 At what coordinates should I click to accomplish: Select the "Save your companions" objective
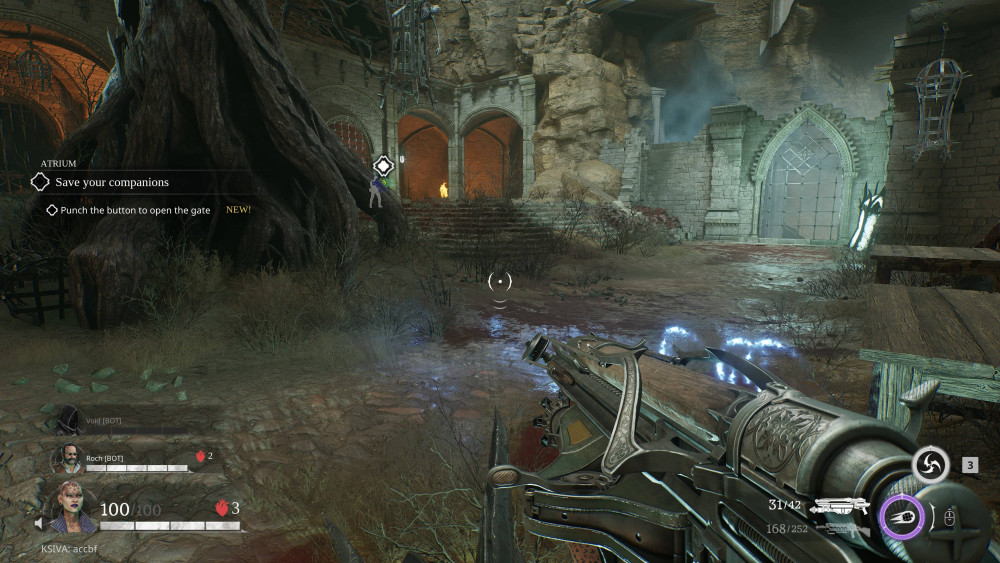click(112, 182)
